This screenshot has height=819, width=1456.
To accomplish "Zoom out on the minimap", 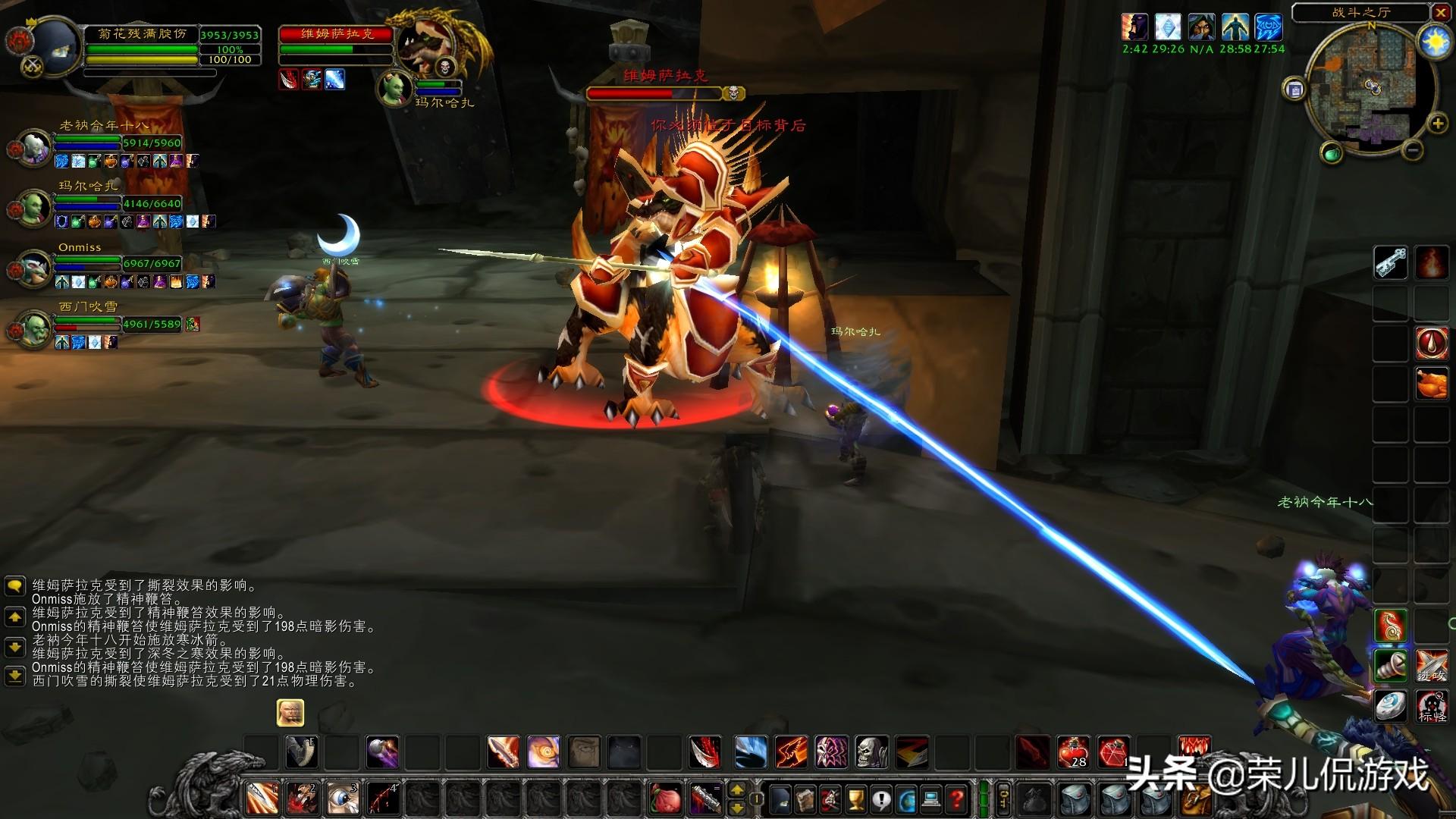I will pyautogui.click(x=1412, y=151).
